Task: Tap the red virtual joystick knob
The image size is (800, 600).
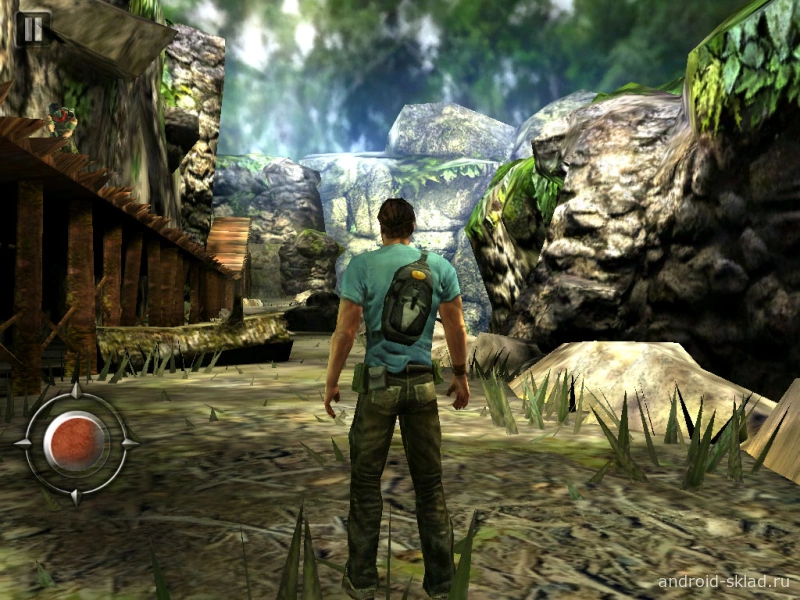Action: 76,441
